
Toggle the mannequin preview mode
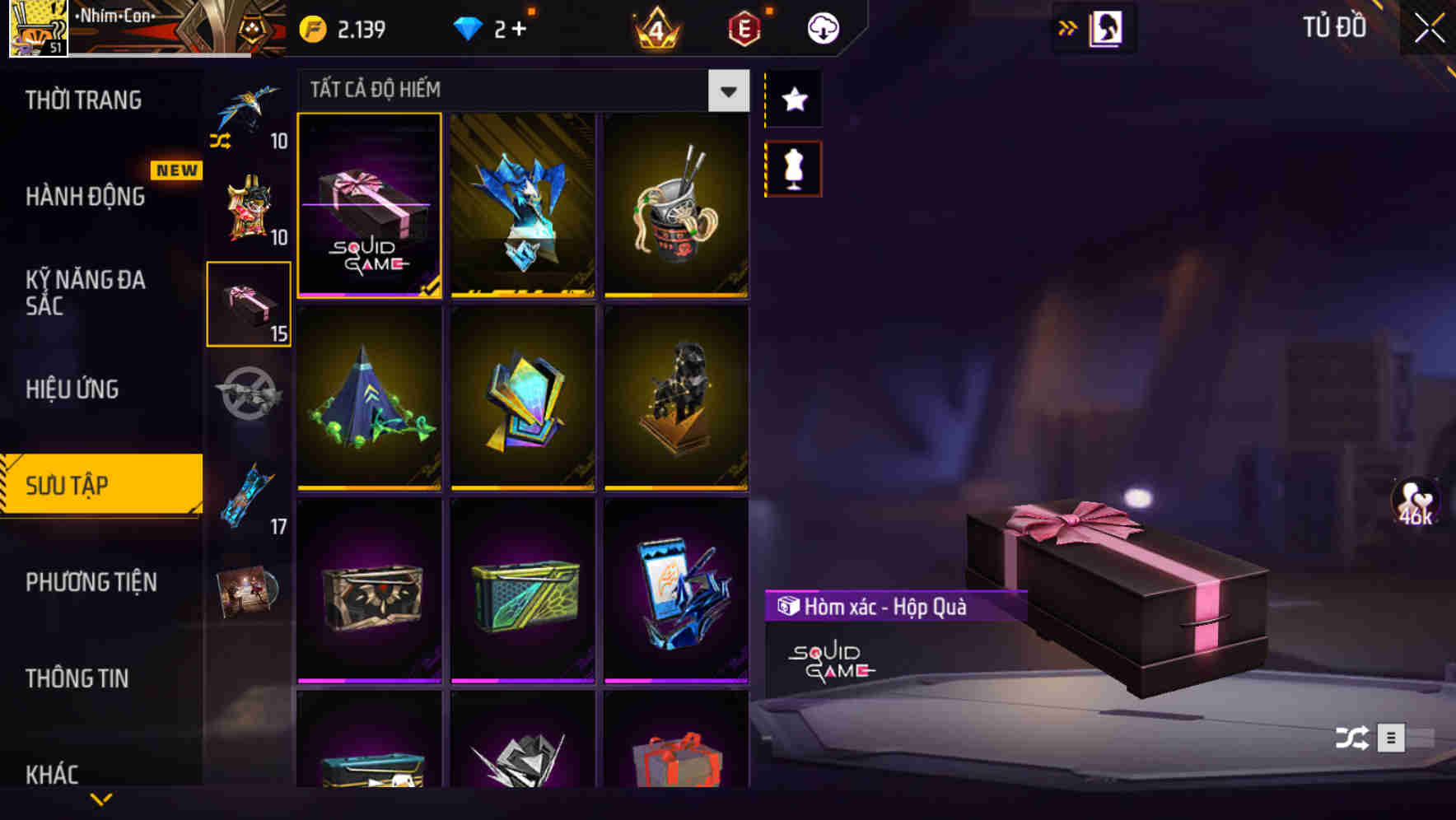(x=791, y=167)
